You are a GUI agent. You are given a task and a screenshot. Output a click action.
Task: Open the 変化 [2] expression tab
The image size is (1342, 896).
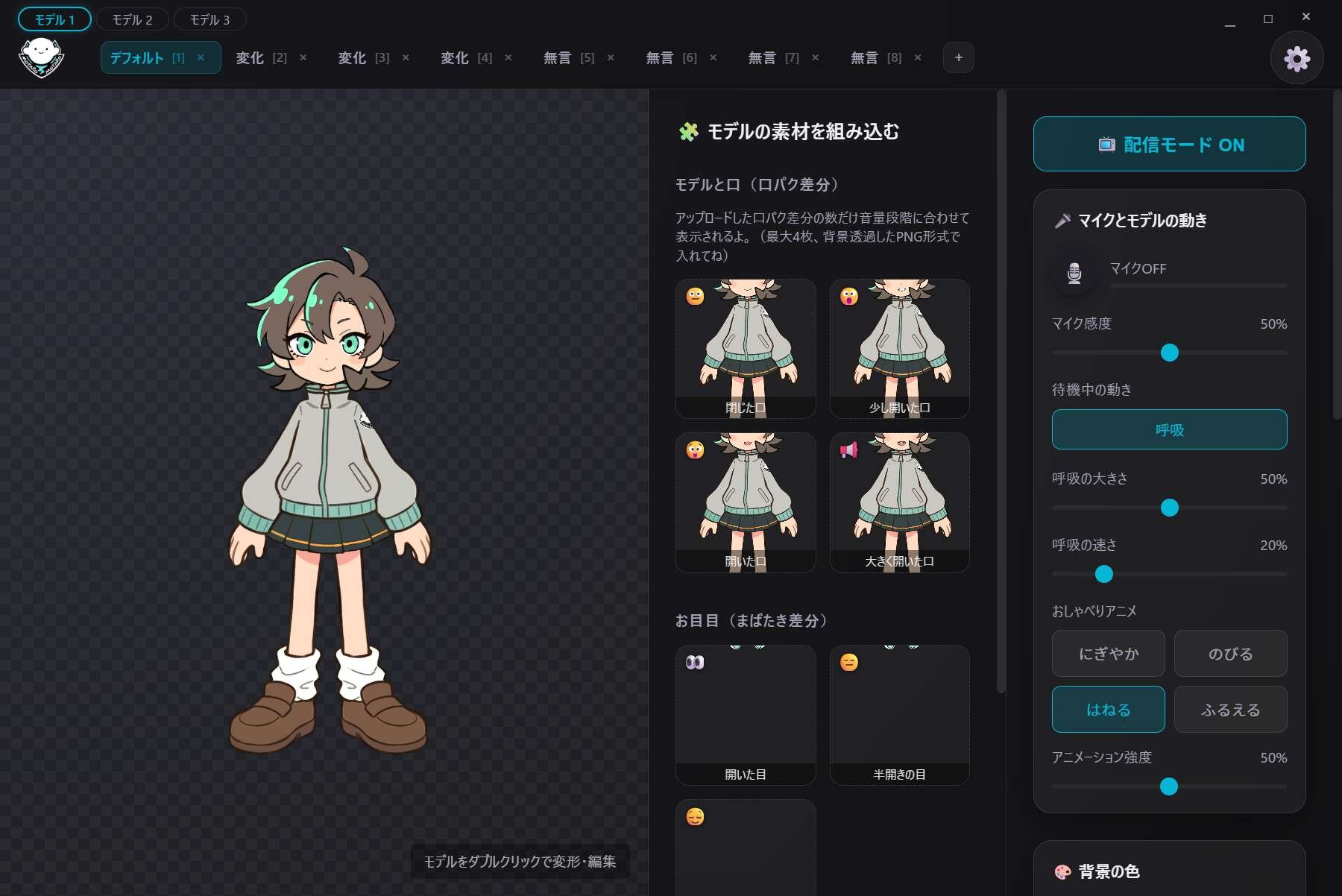point(261,58)
